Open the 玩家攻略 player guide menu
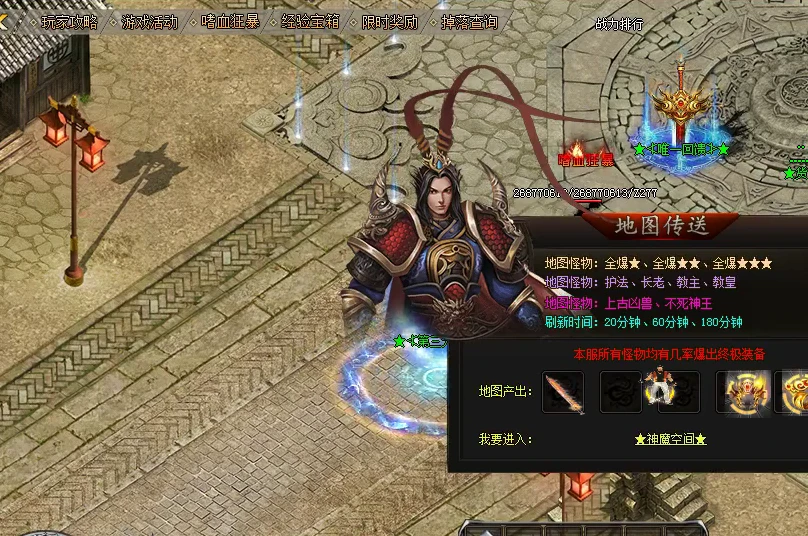The image size is (808, 536). (x=70, y=22)
